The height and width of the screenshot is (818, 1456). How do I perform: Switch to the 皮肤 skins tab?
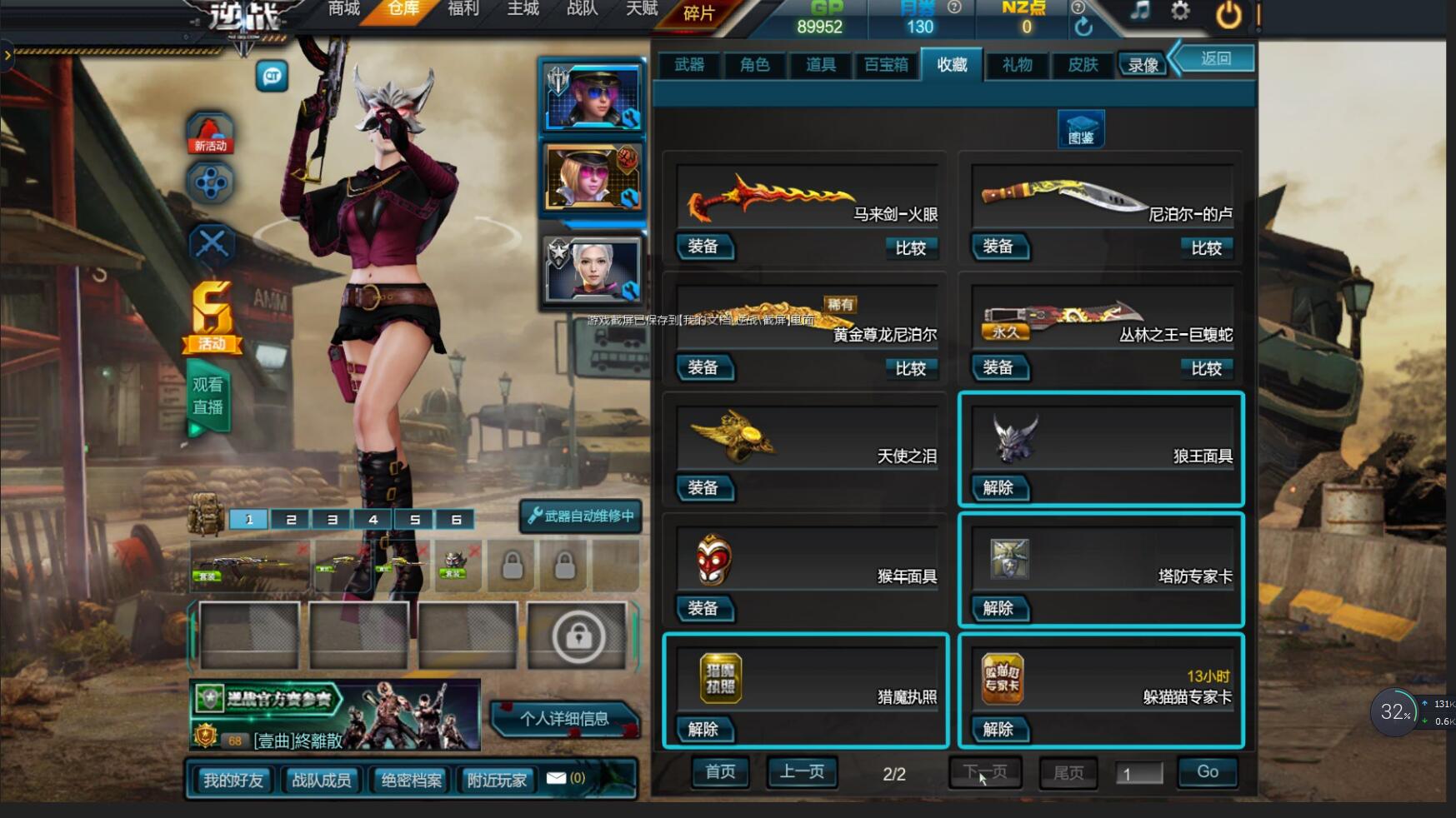1083,65
